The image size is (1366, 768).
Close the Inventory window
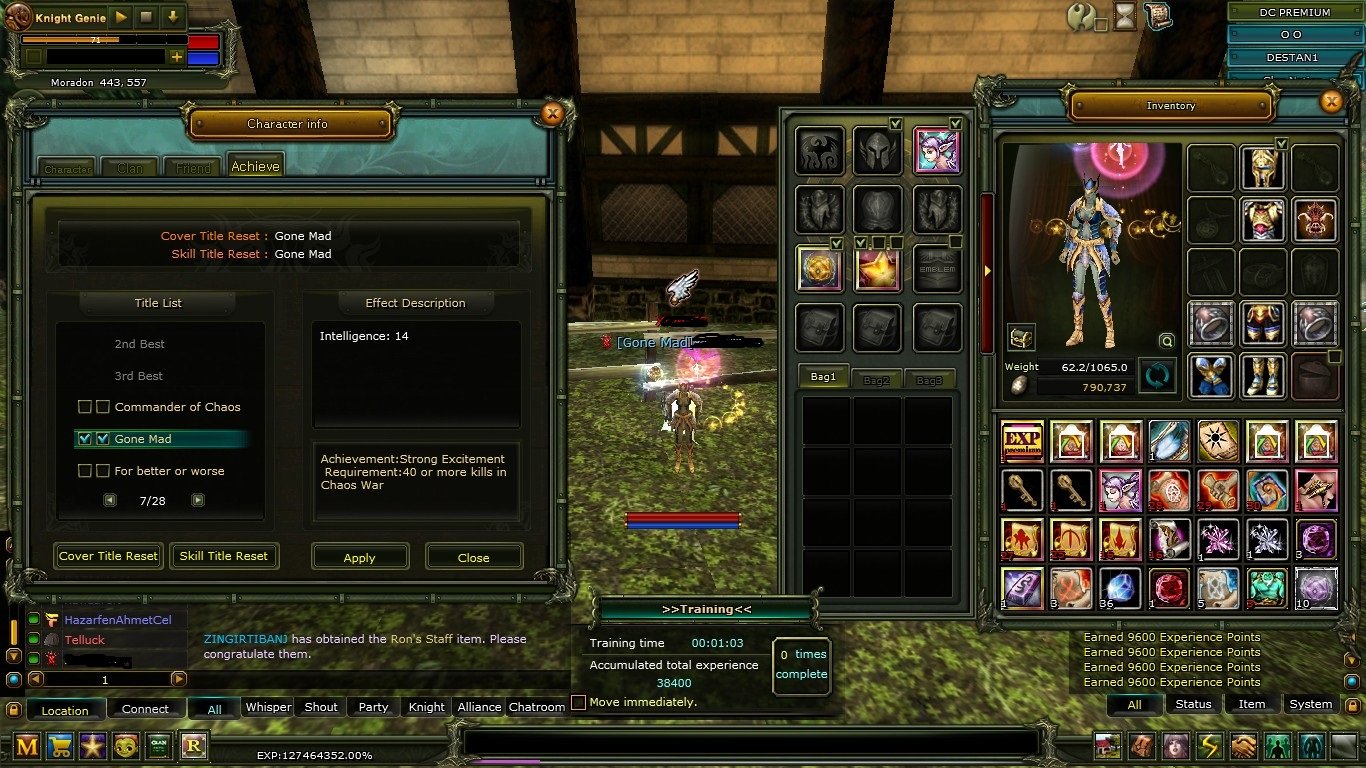(x=1331, y=101)
